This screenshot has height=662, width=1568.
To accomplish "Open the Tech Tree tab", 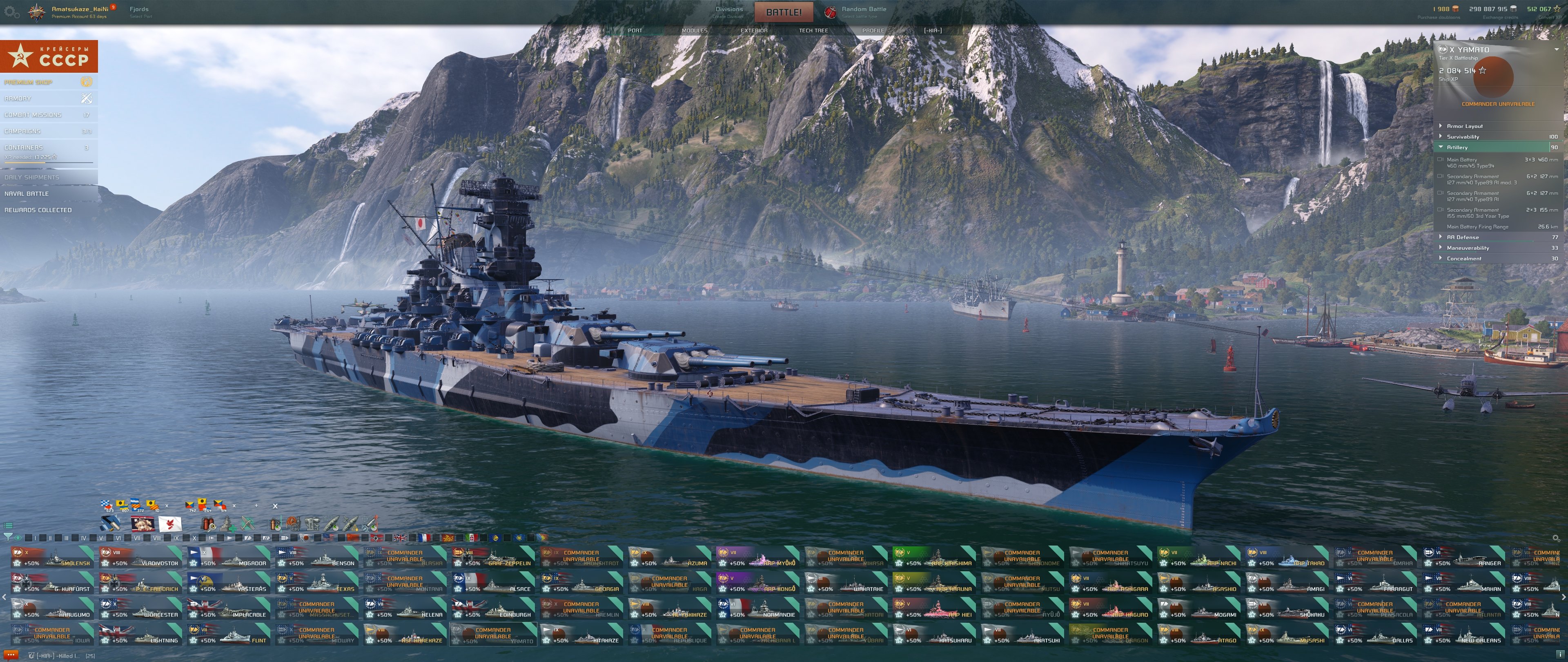I will pos(813,31).
